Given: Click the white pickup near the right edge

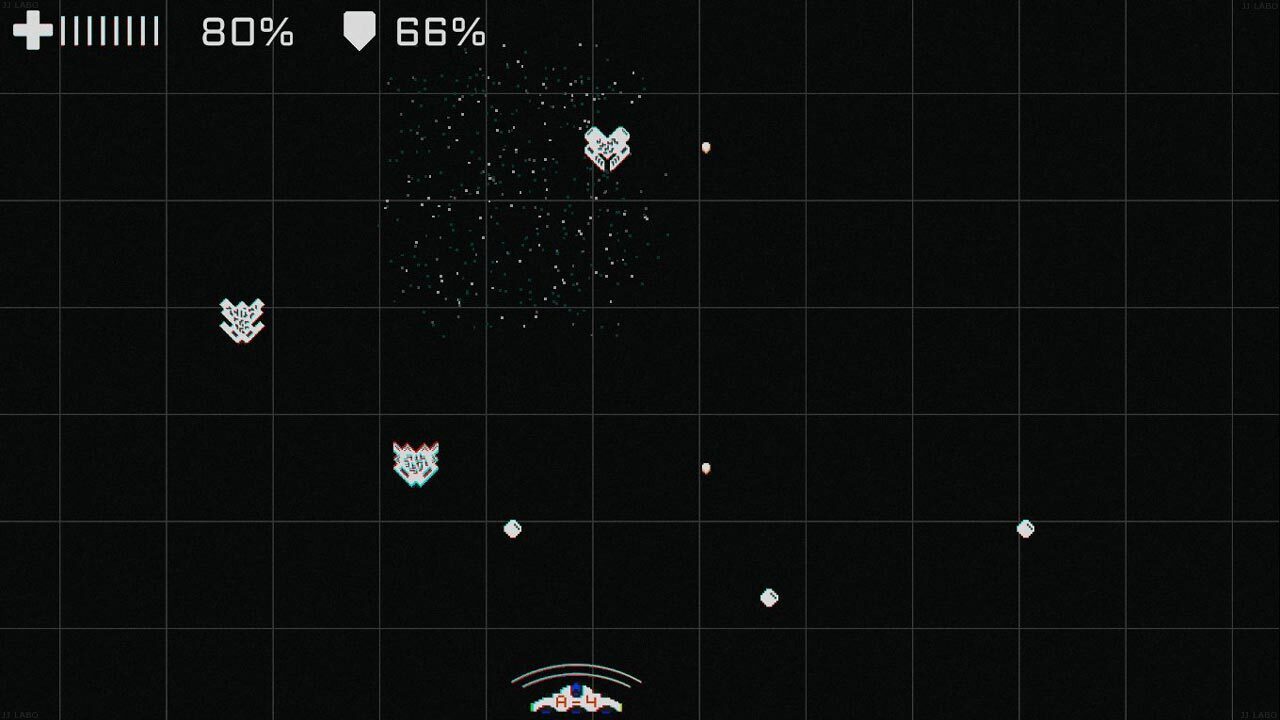Looking at the screenshot, I should pos(1025,529).
